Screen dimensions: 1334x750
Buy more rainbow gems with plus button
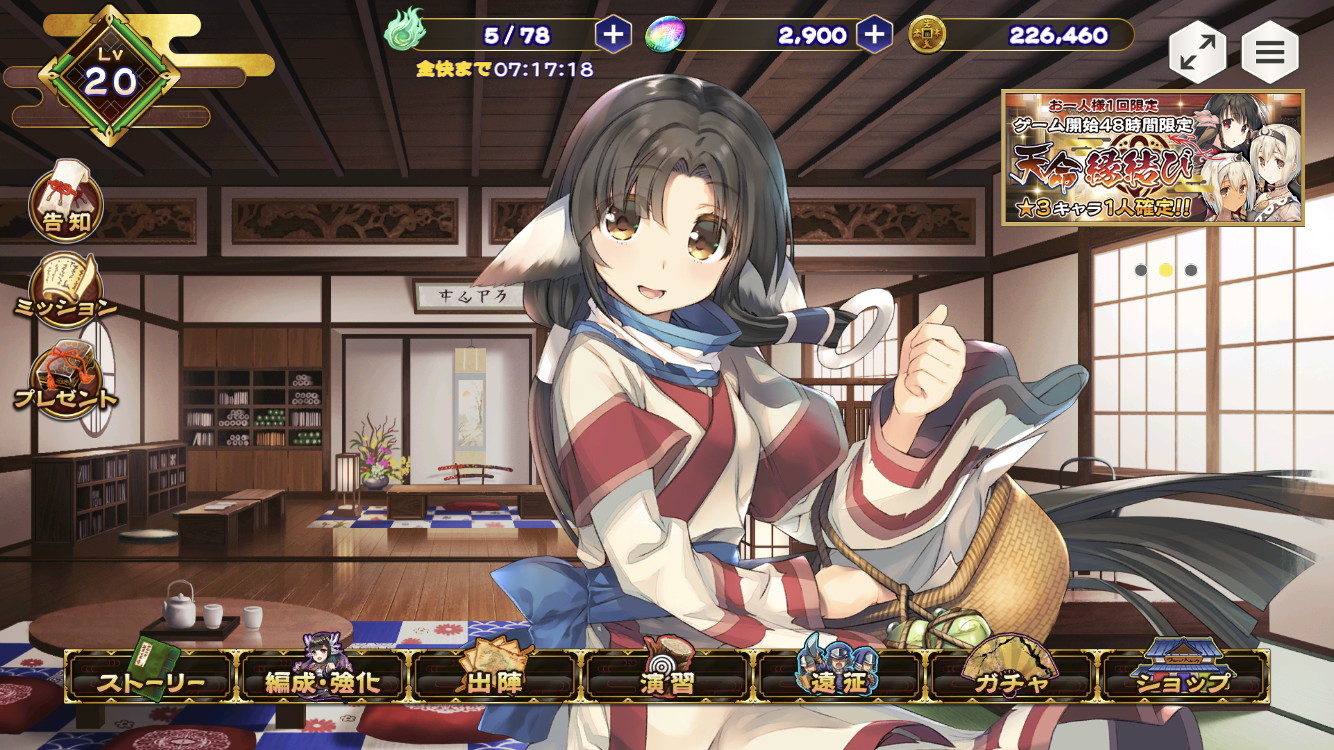[874, 35]
